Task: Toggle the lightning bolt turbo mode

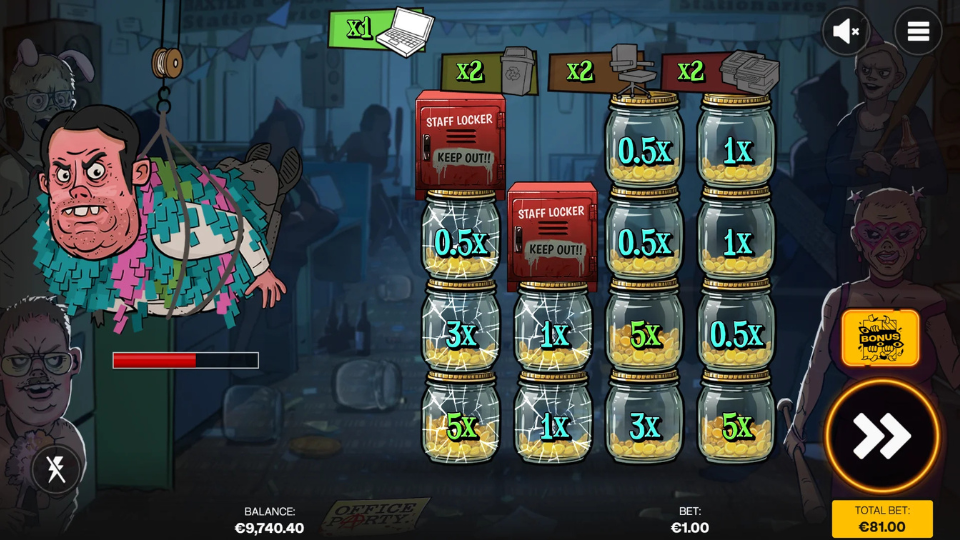Action: tap(56, 469)
